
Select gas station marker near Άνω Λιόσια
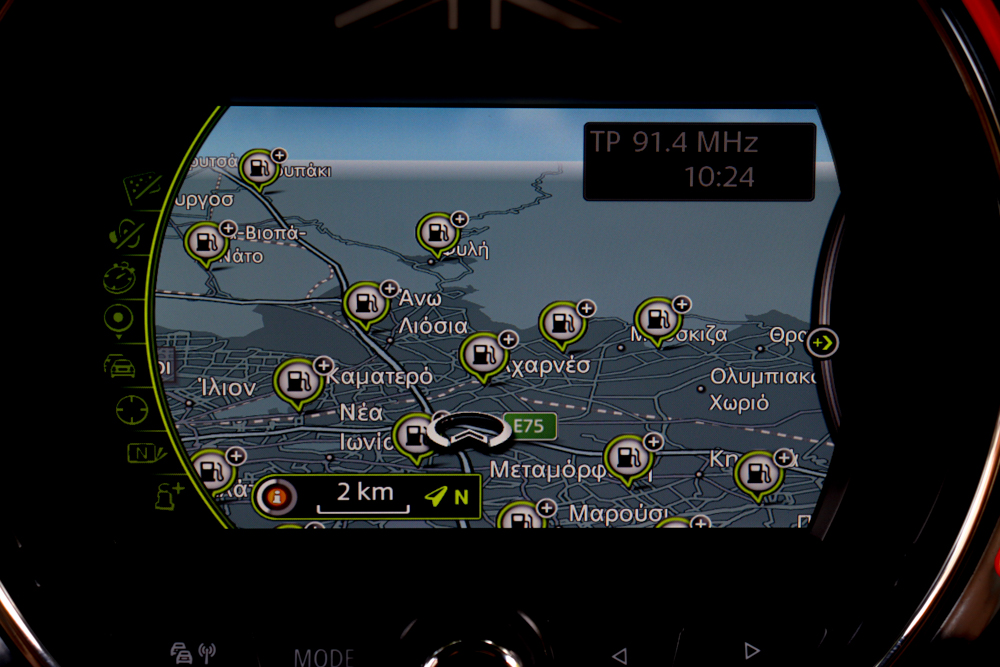[364, 303]
